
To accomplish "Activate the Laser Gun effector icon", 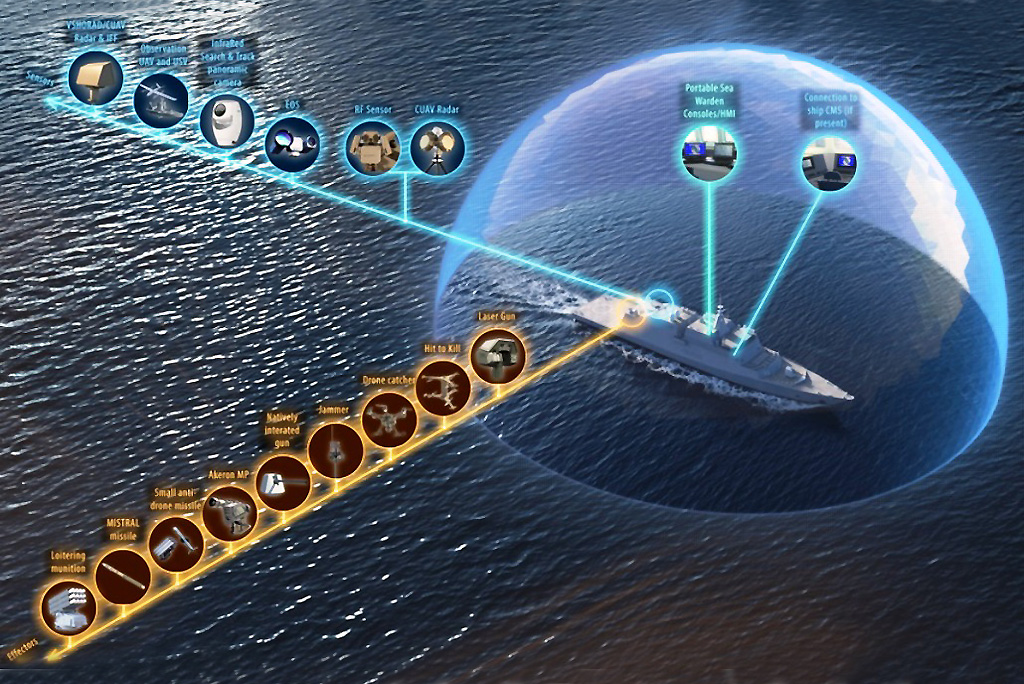I will (497, 357).
